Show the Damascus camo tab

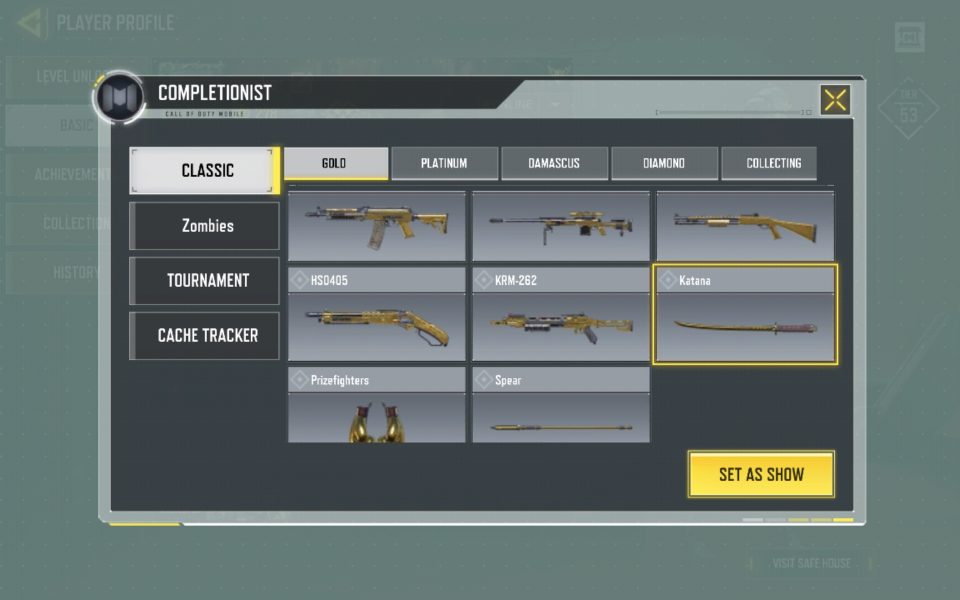554,163
